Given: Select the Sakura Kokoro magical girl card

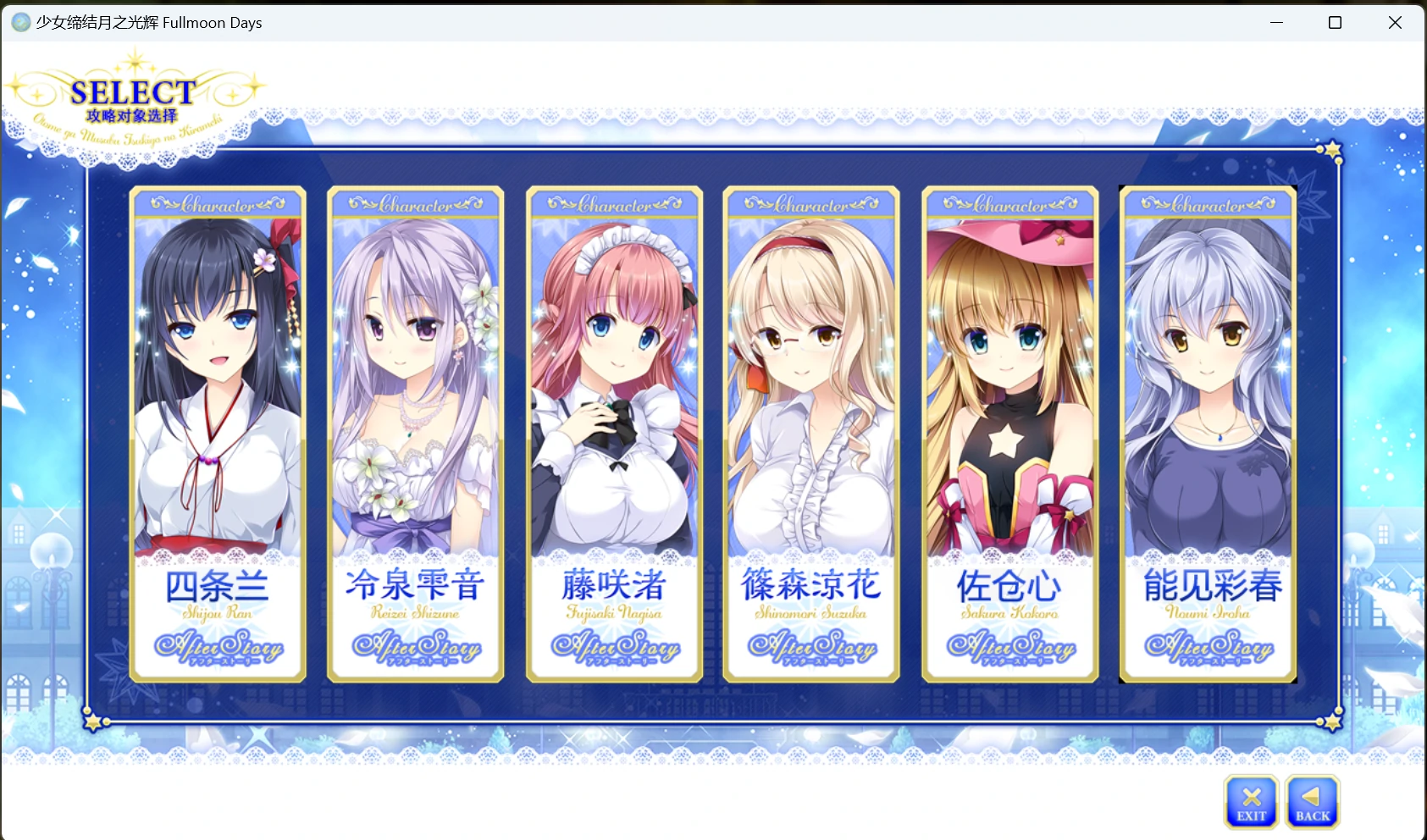Looking at the screenshot, I should click(x=1009, y=381).
